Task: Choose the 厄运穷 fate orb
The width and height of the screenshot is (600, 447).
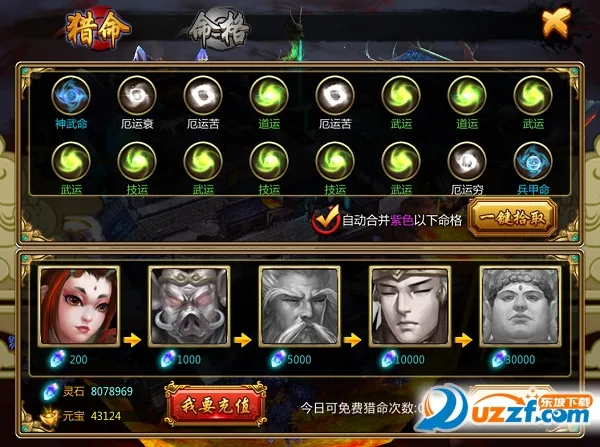Action: [x=467, y=161]
